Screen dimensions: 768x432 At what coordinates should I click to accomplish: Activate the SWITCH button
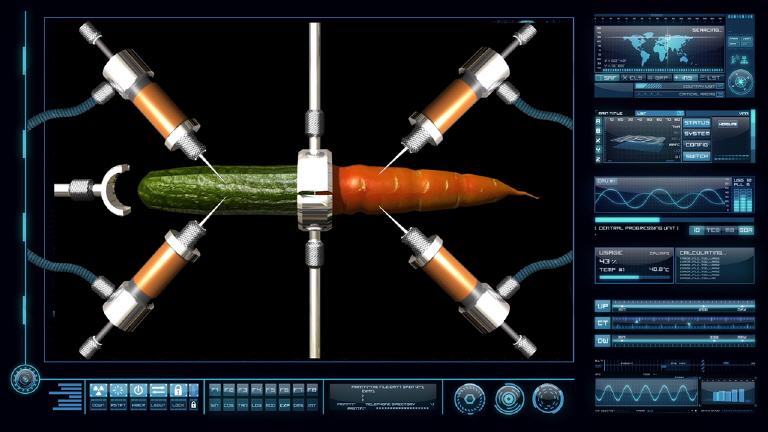coord(697,156)
